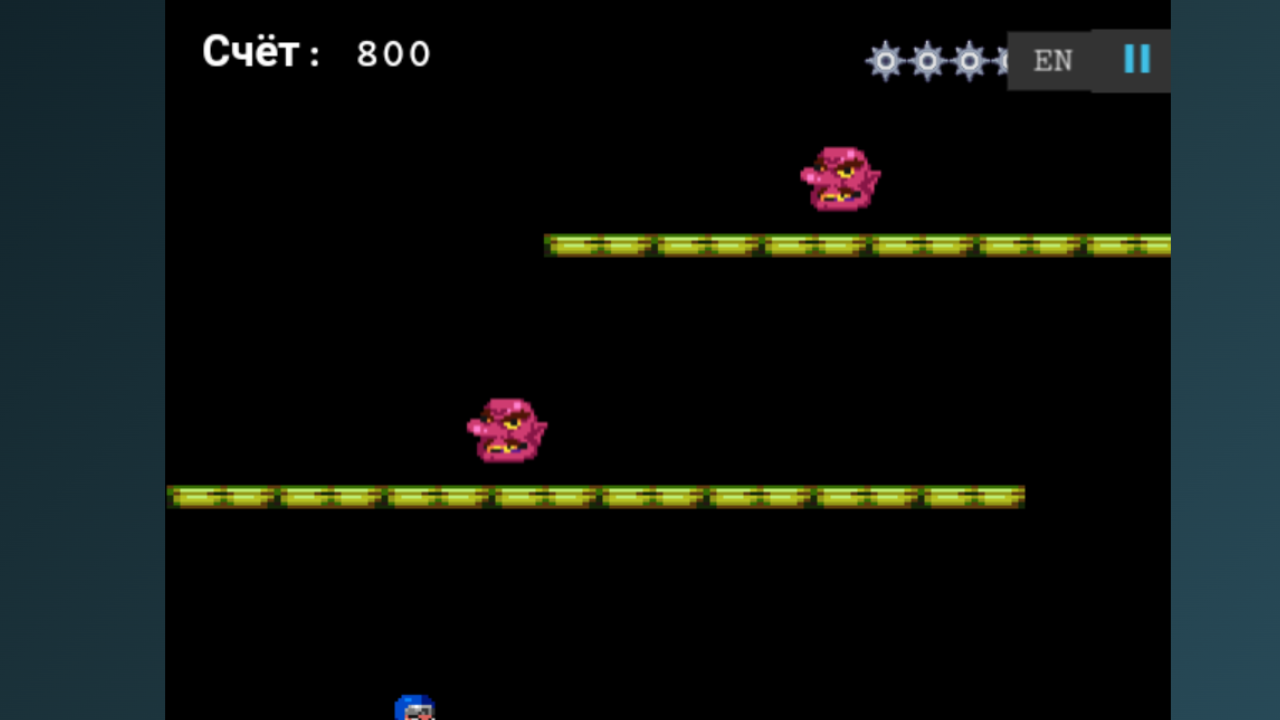This screenshot has height=720, width=1280.
Task: Select the pink enemy on the middle platform
Action: (507, 430)
